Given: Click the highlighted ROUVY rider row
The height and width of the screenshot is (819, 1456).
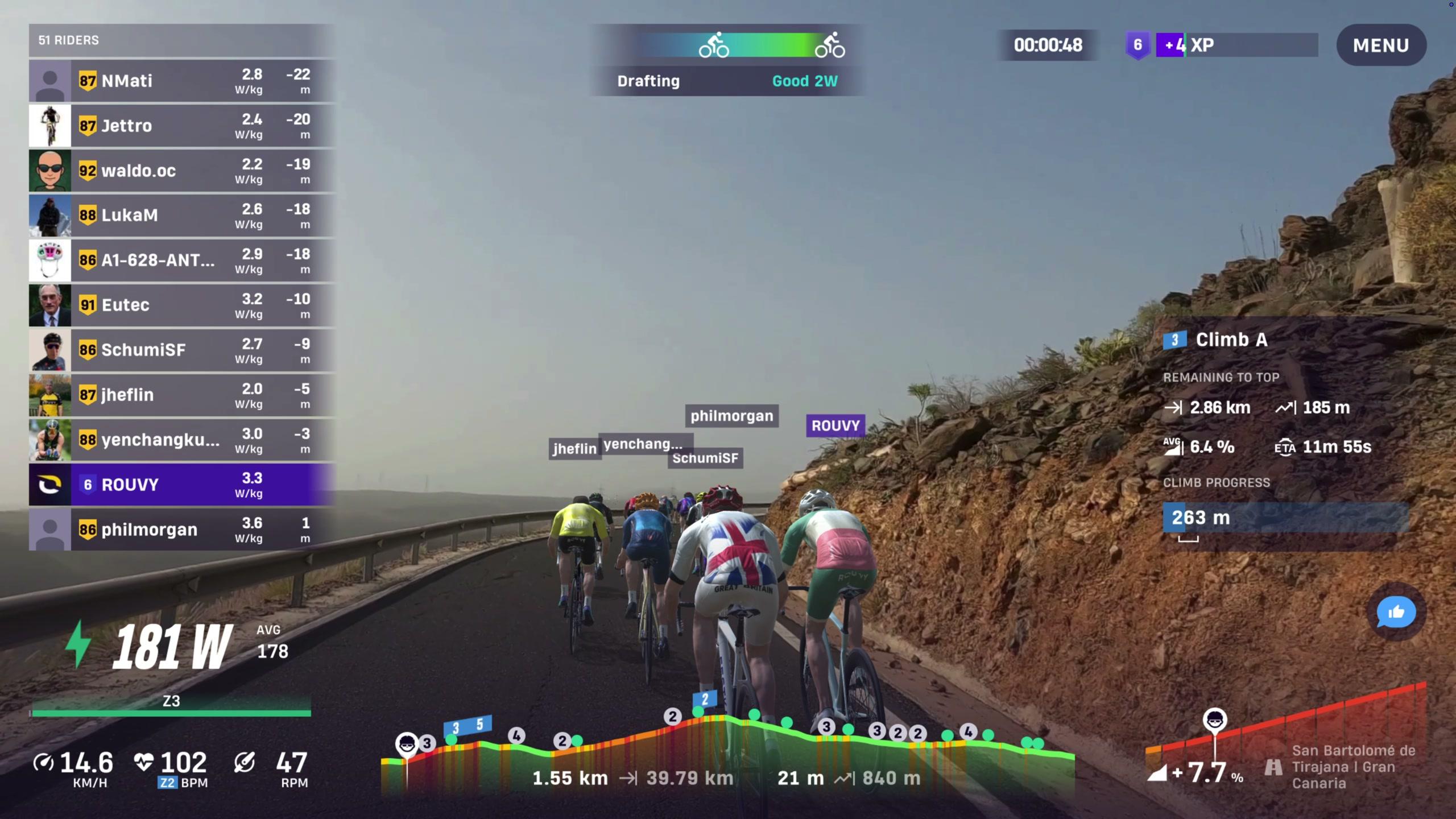Looking at the screenshot, I should coord(182,485).
